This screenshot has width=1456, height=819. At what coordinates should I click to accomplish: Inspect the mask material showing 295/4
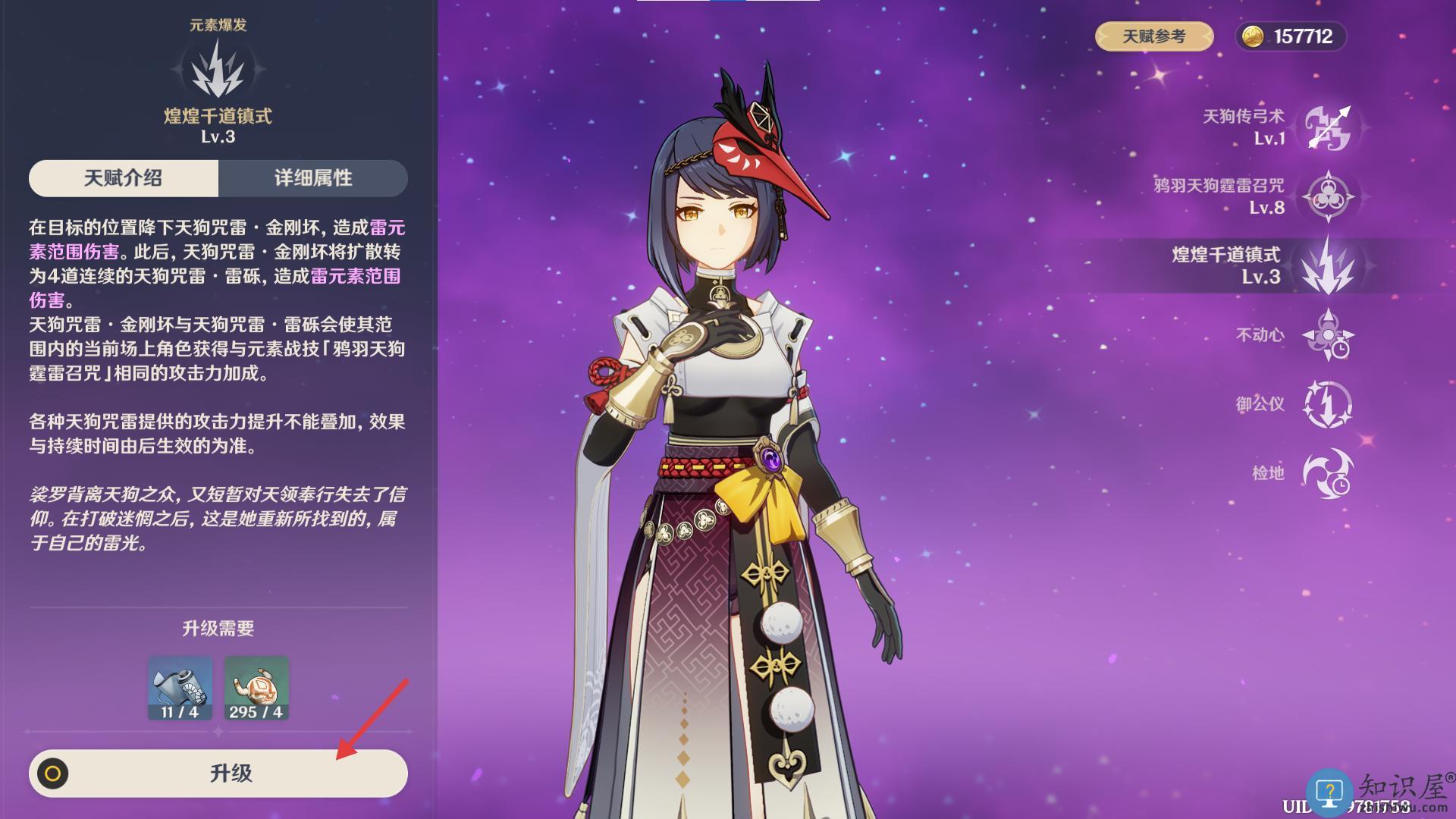pyautogui.click(x=256, y=688)
